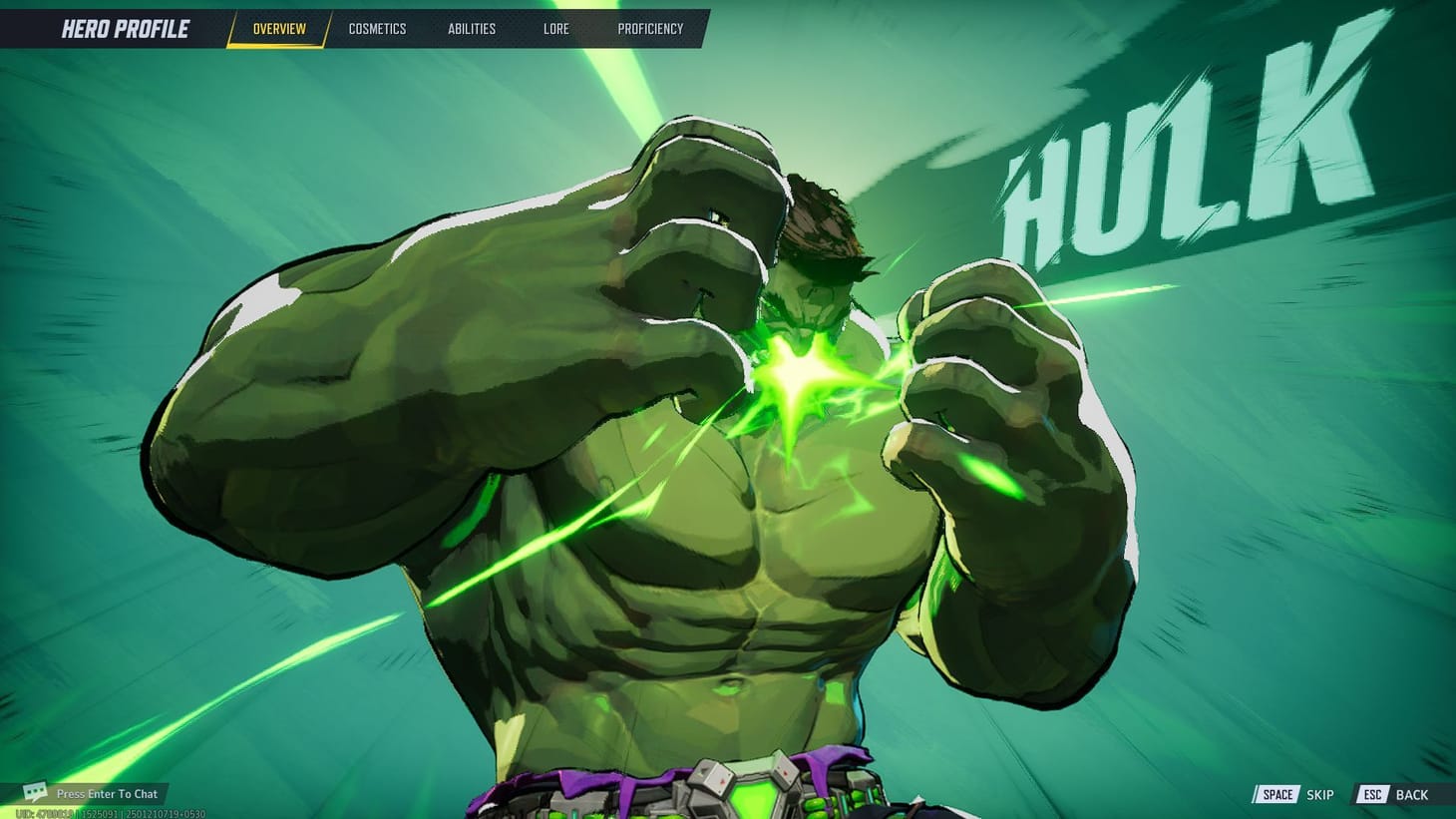1456x819 pixels.
Task: Click the yellow underline beneath Overview
Action: tap(277, 44)
